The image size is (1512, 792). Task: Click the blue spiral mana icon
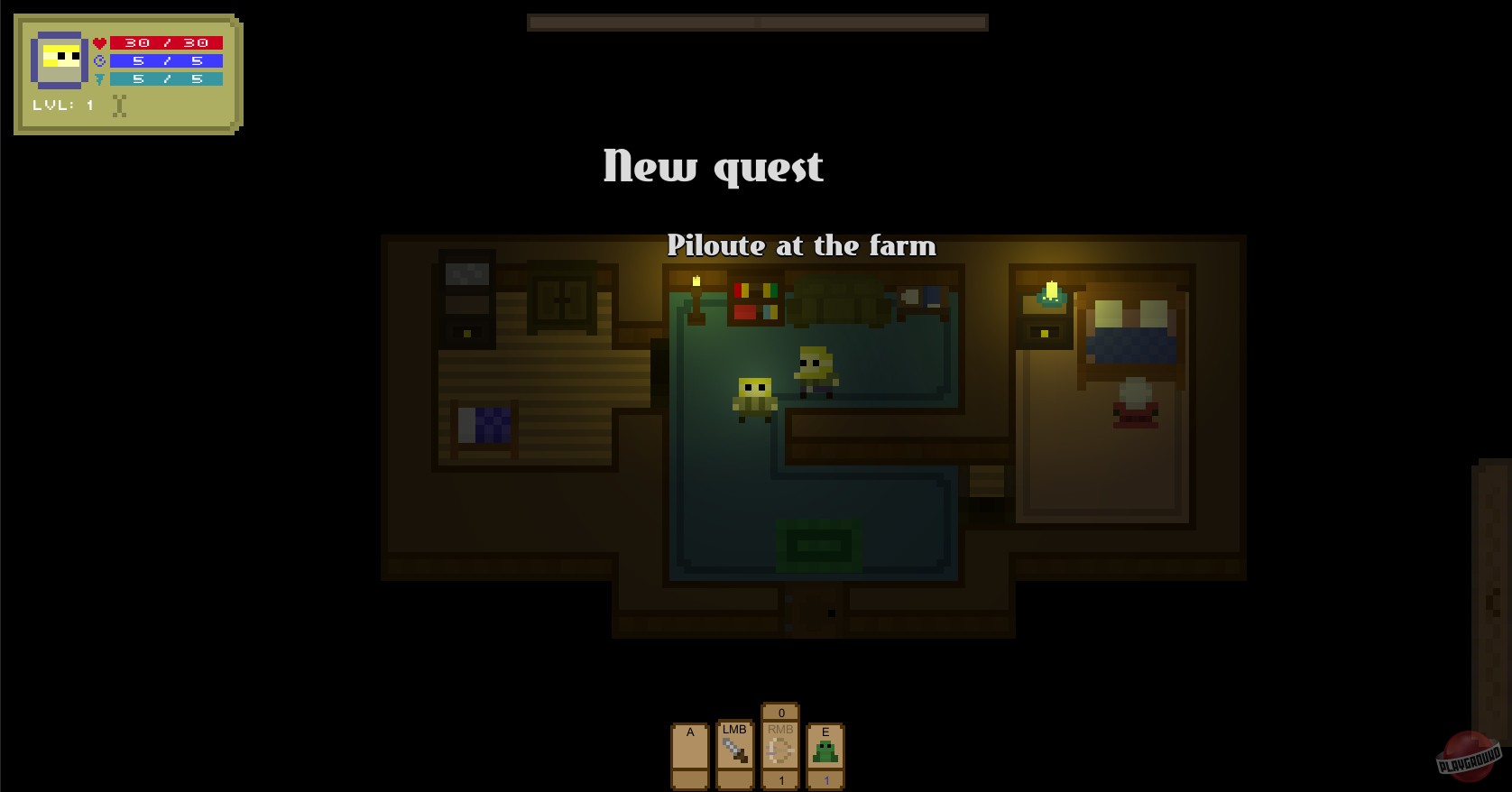(97, 60)
